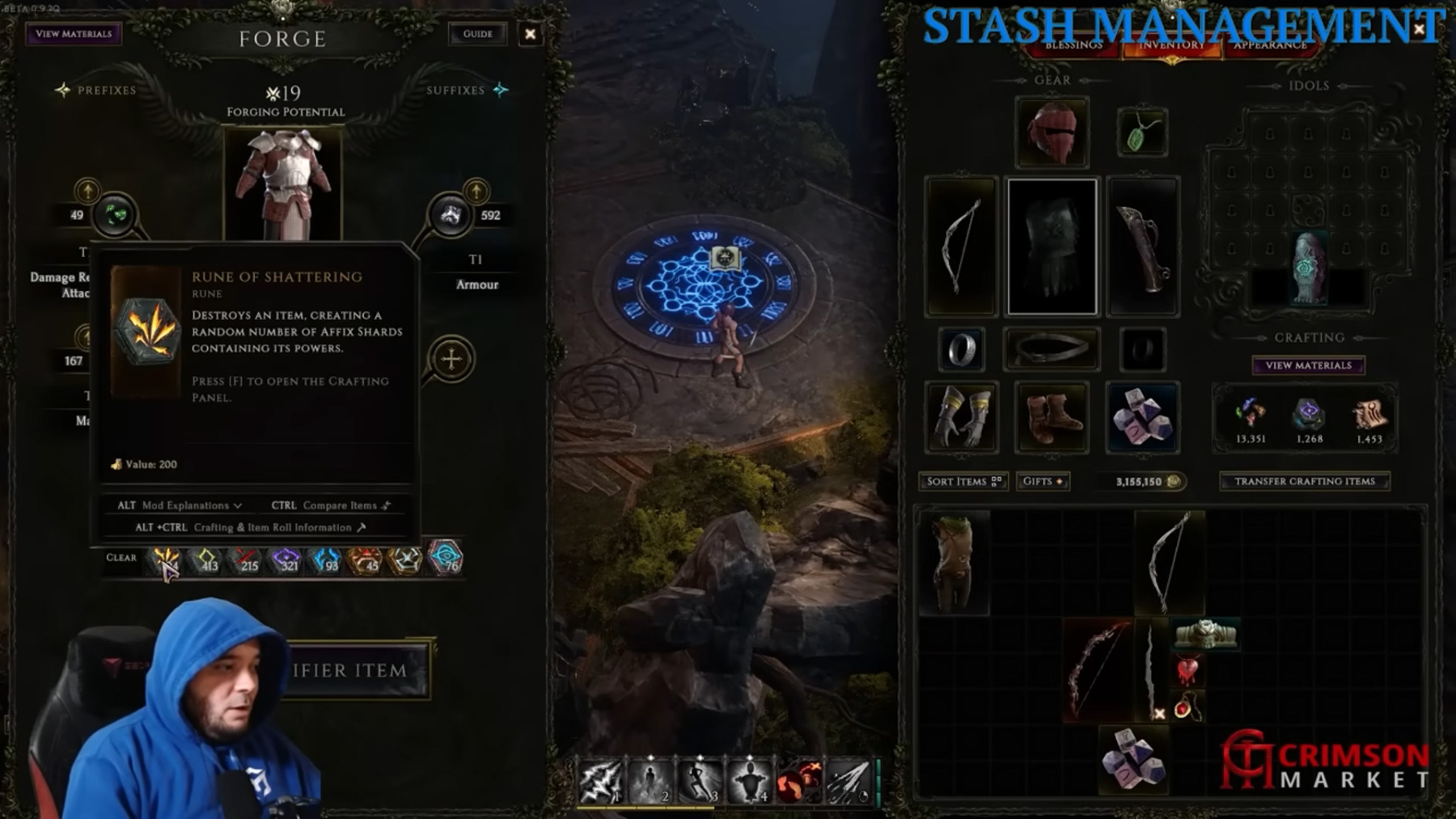Click the empty suffix plus slot

(451, 358)
